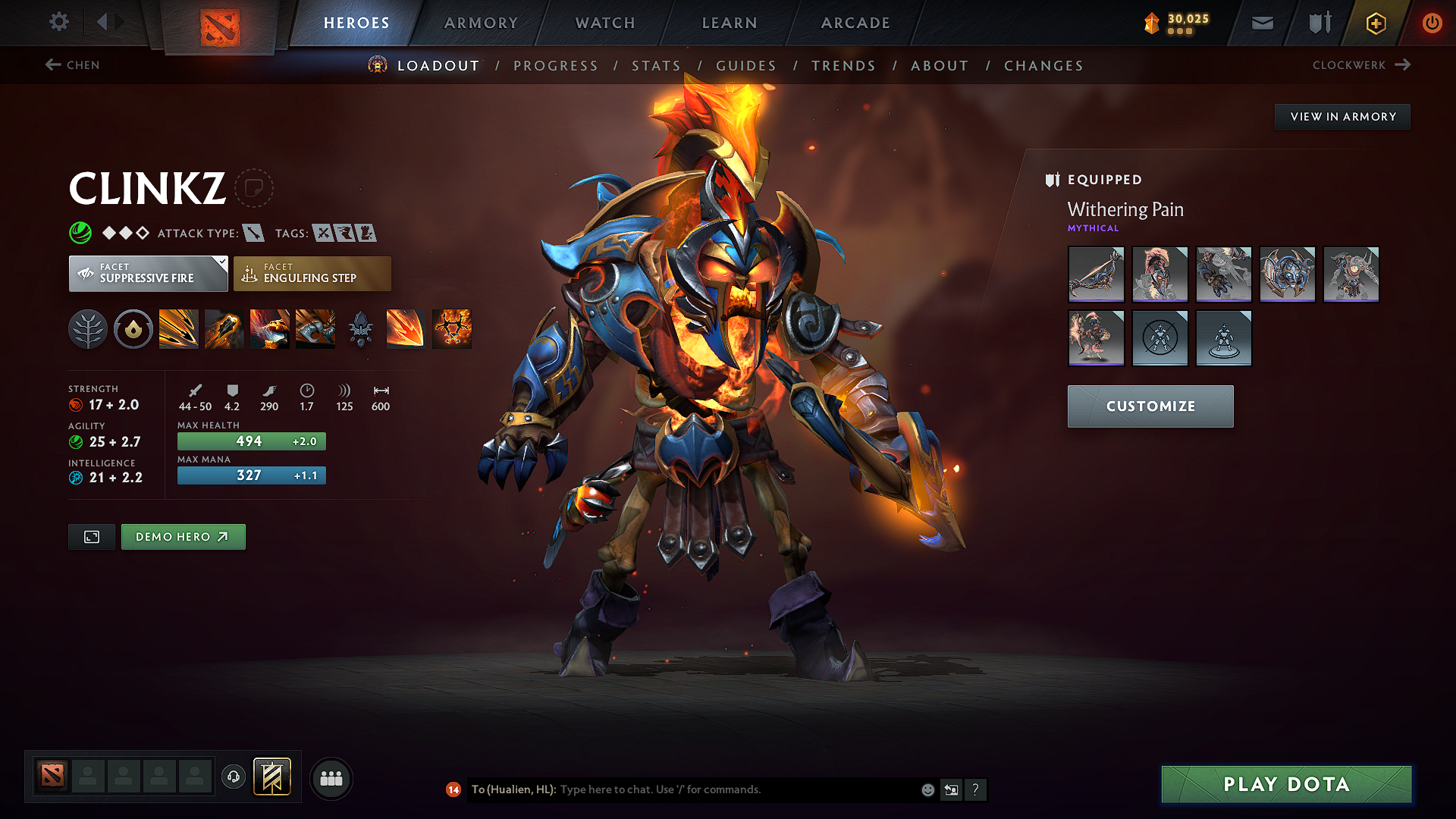
Task: View the Burning Army ultimate ability icon
Action: coord(451,328)
